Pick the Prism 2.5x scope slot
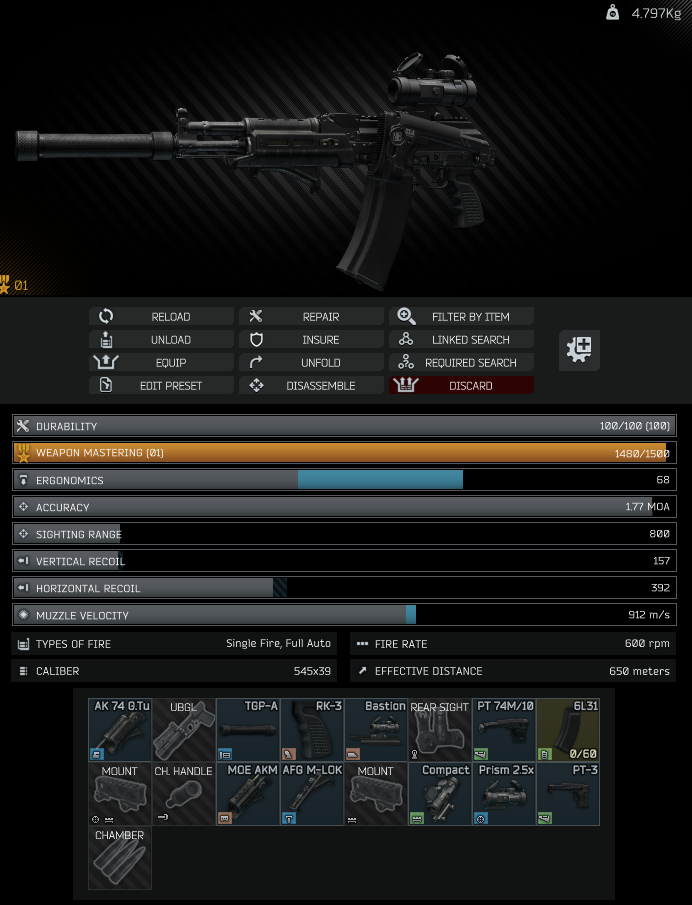The image size is (692, 905). 504,794
